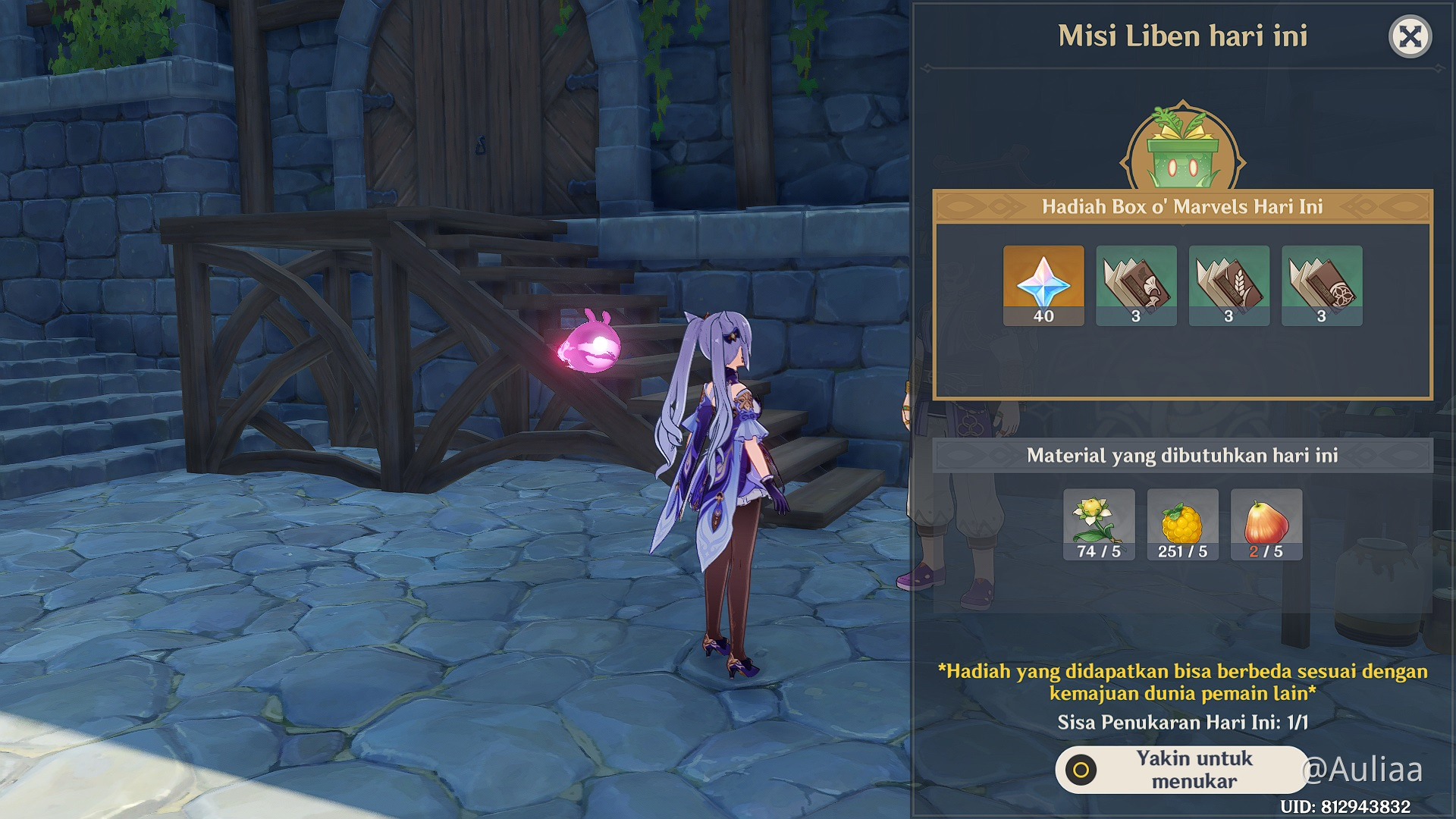
Task: Confirm exchange with Yakin untuk menukar
Action: (x=1181, y=770)
